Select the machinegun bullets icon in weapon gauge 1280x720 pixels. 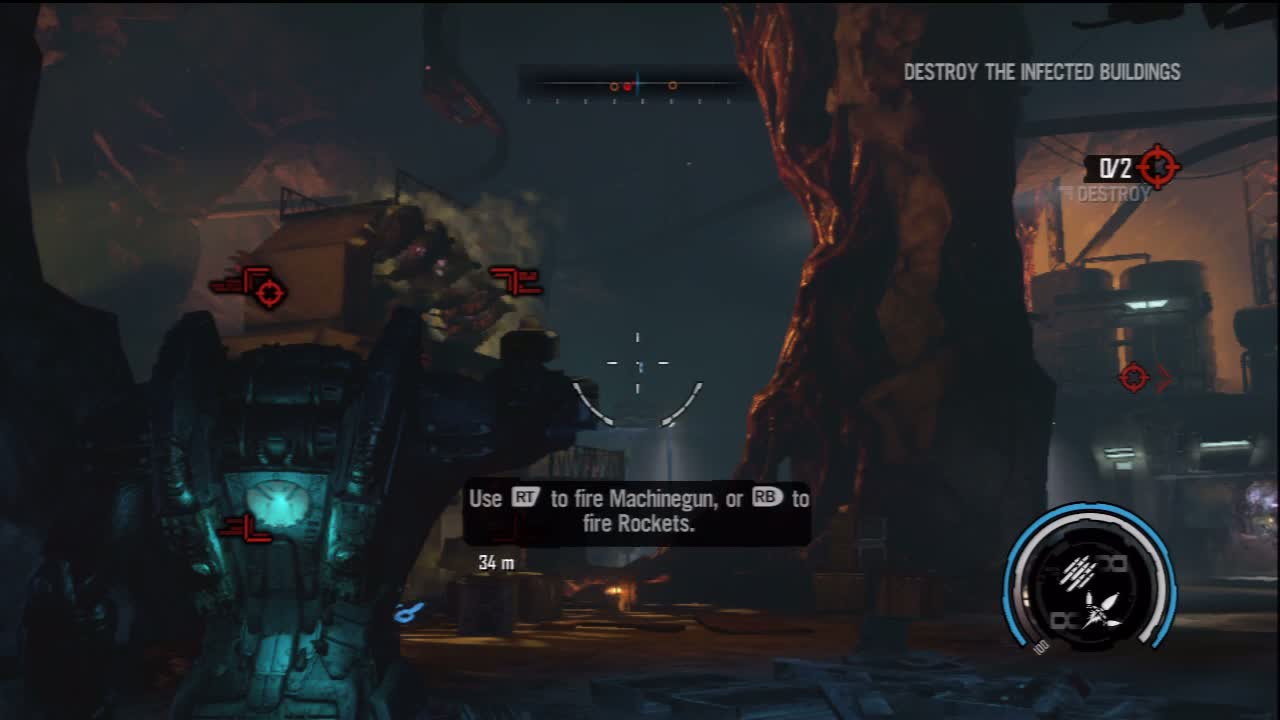[1077, 572]
